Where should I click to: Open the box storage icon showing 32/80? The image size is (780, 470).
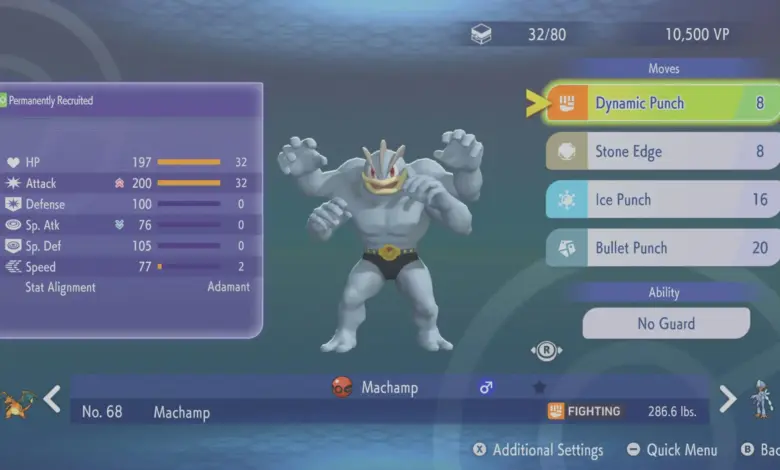point(481,35)
